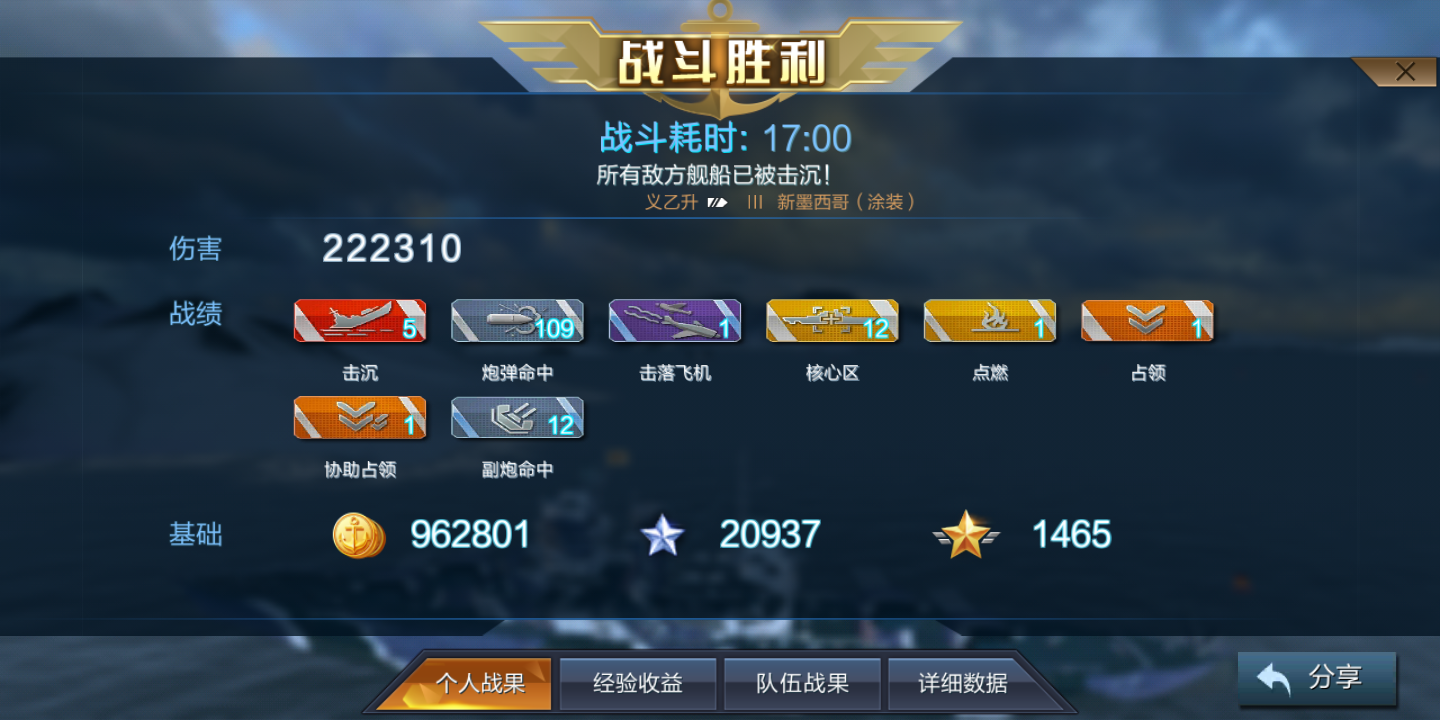1440x720 pixels.
Task: Click the blue star experience icon
Action: [x=662, y=535]
